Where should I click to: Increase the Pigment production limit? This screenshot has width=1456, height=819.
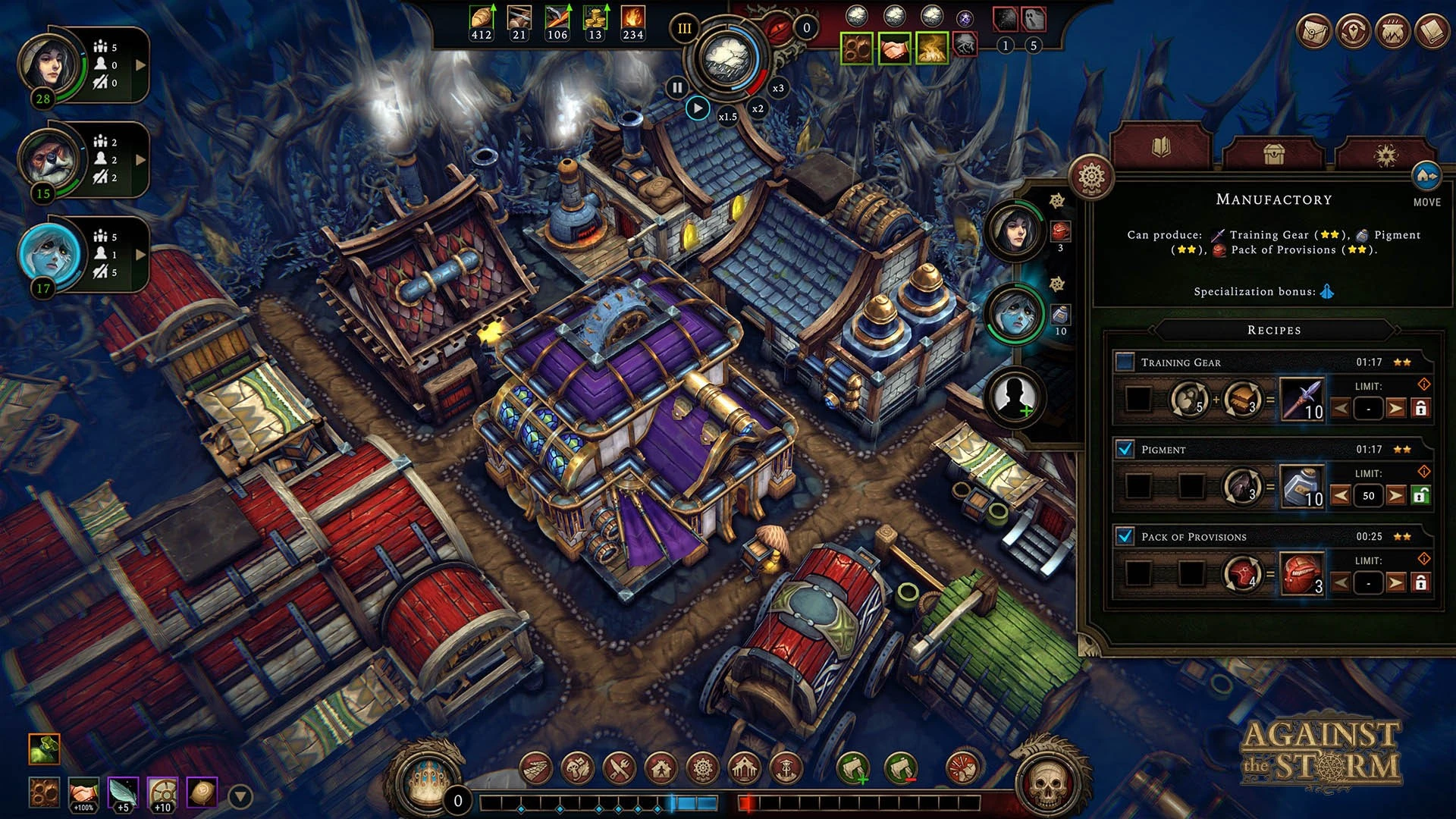tap(1395, 496)
